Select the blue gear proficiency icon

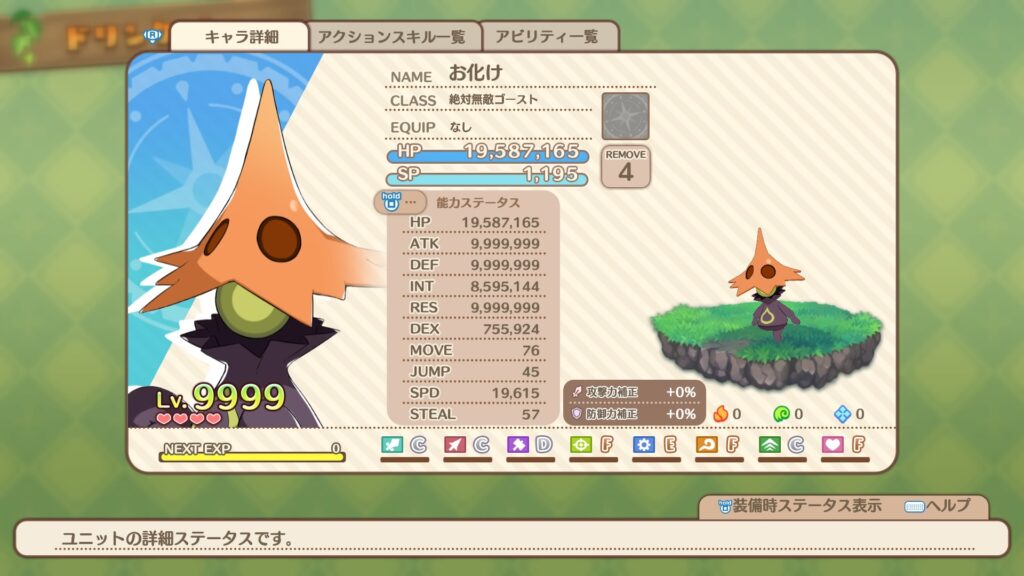[x=644, y=444]
